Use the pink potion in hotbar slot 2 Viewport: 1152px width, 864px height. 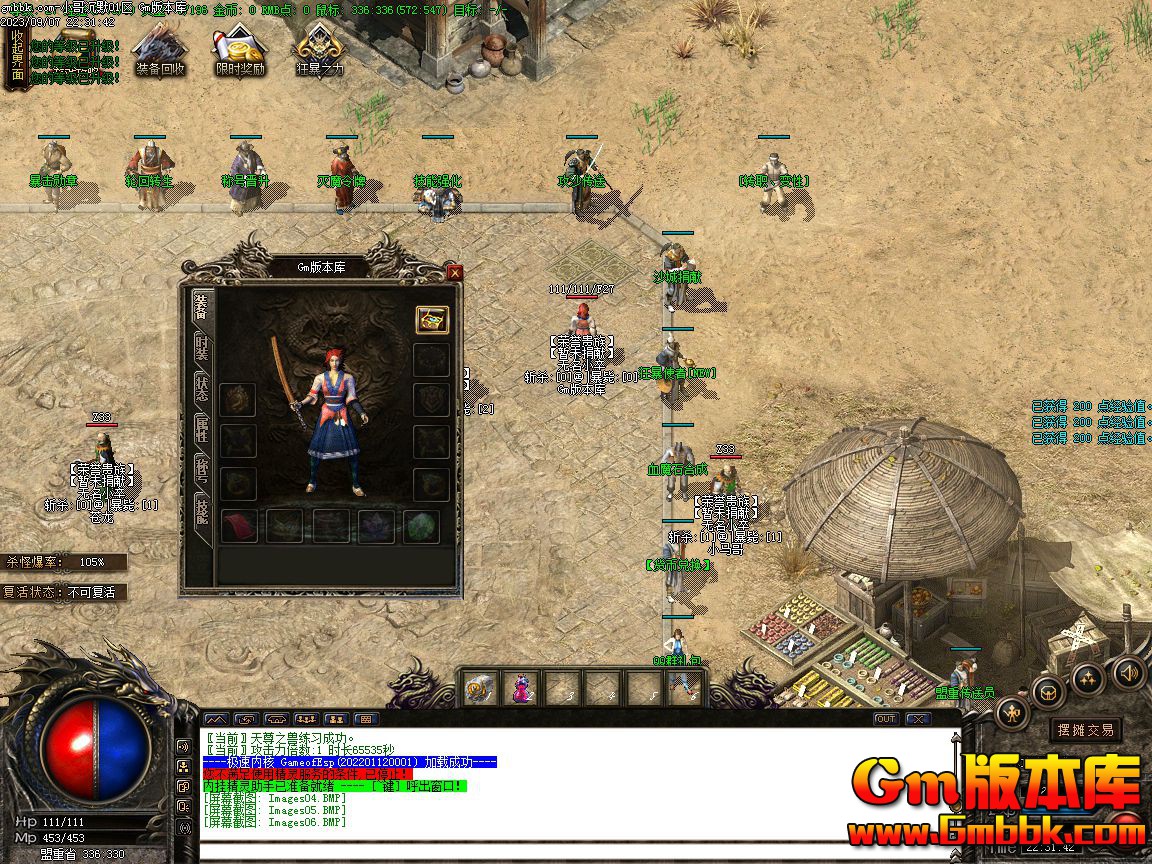521,687
